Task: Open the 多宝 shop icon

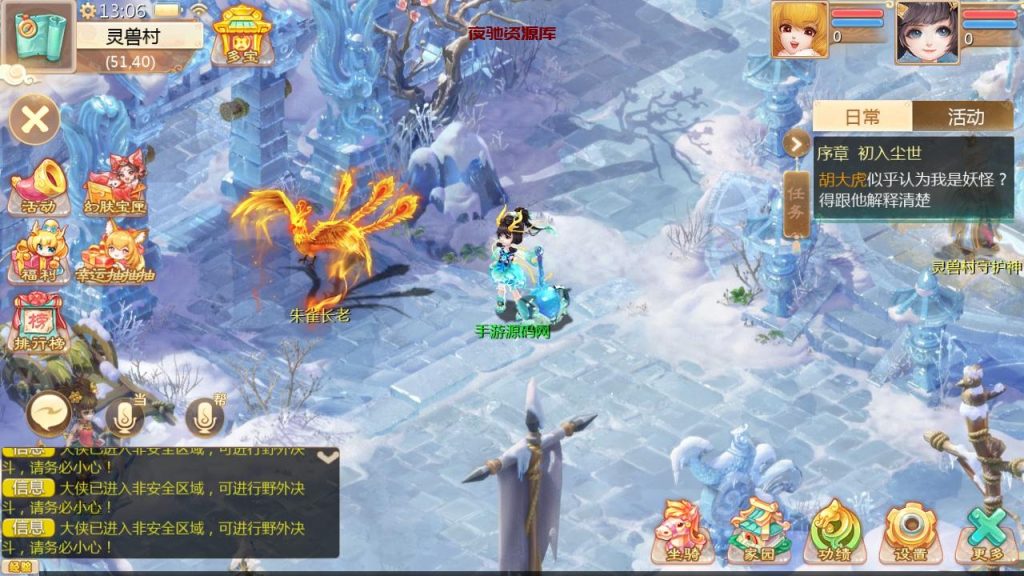Action: click(237, 35)
